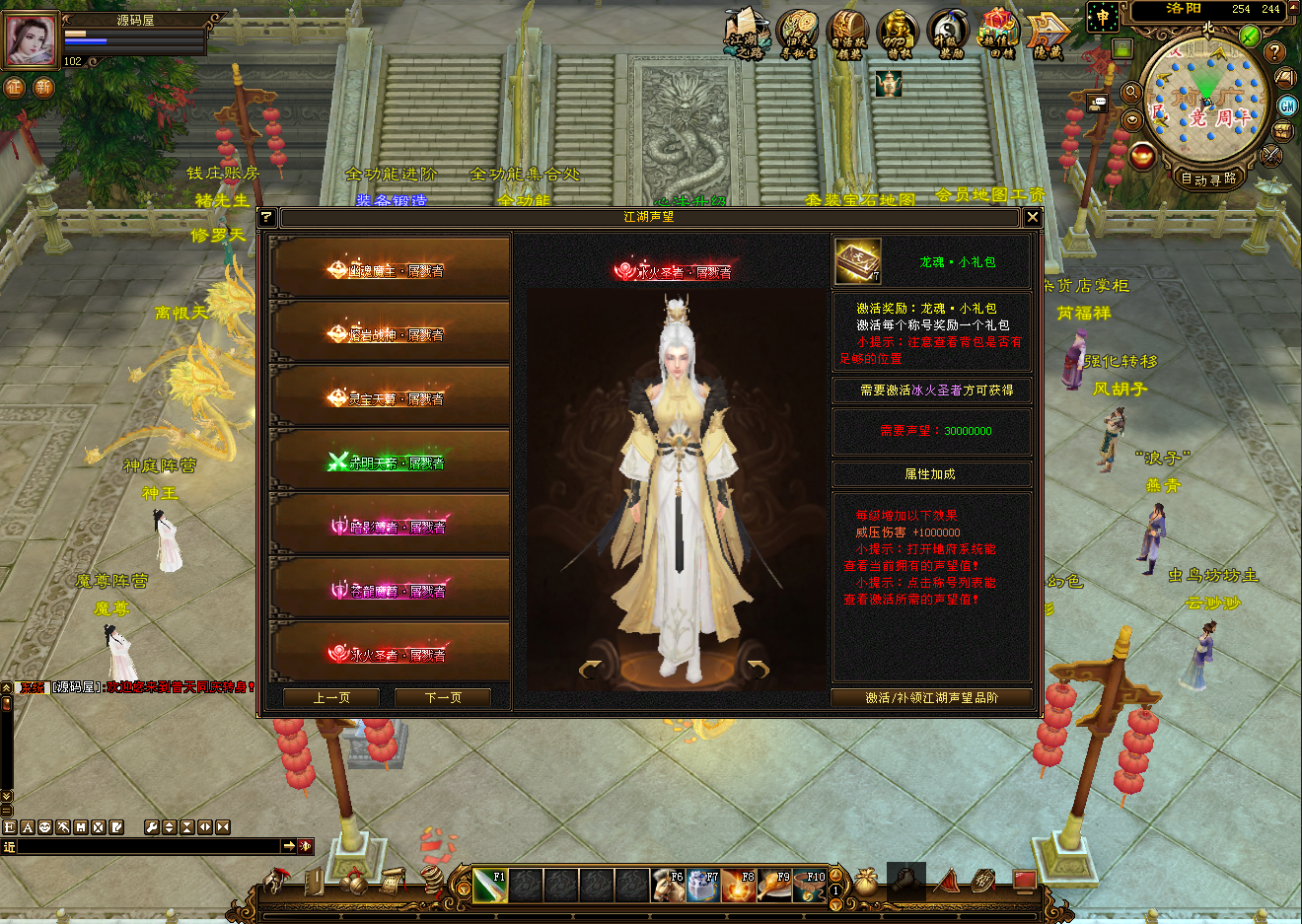The width and height of the screenshot is (1302, 924).
Task: Open the reputation window help question mark
Action: [266, 217]
